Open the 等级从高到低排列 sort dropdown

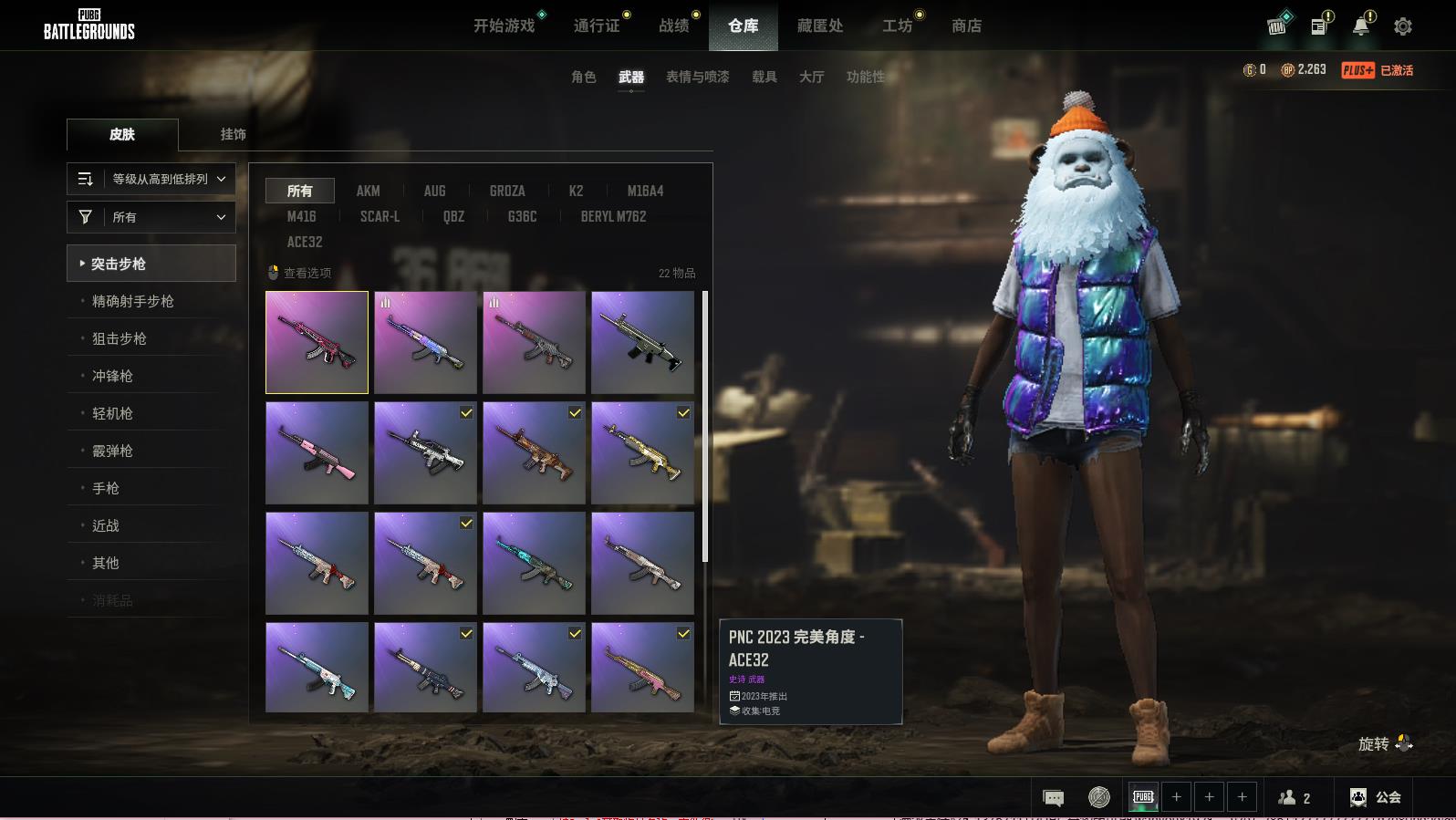(x=151, y=179)
